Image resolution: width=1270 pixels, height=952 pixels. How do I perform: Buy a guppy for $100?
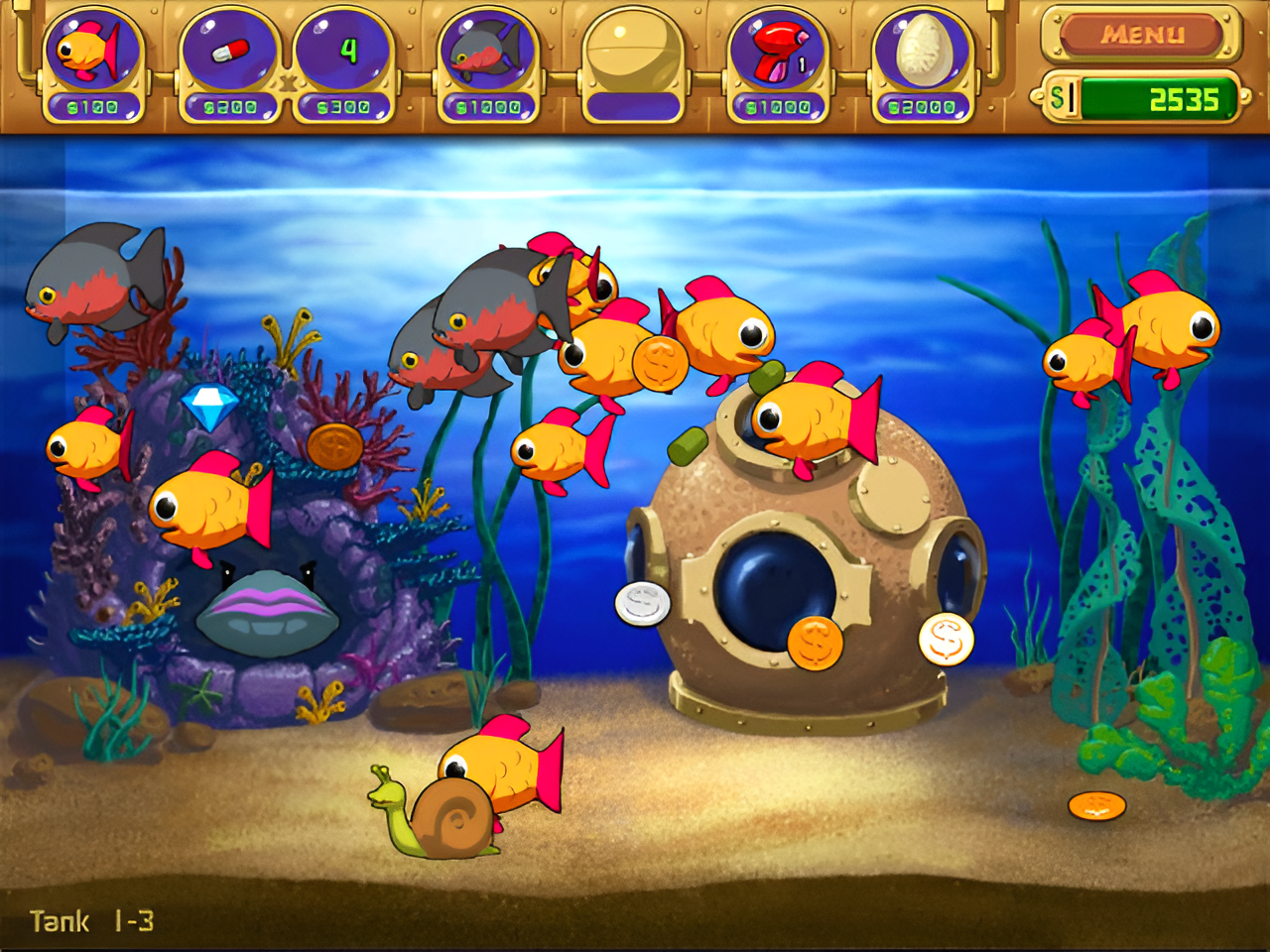click(92, 61)
